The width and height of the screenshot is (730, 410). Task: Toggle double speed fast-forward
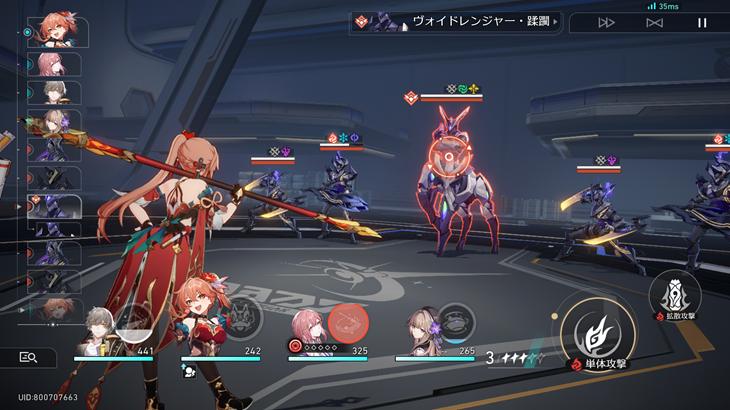(607, 22)
